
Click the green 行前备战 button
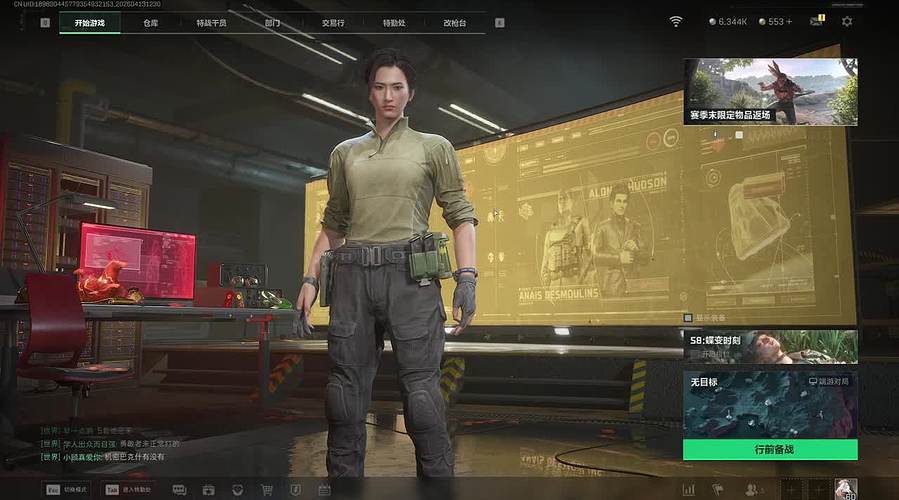point(769,450)
